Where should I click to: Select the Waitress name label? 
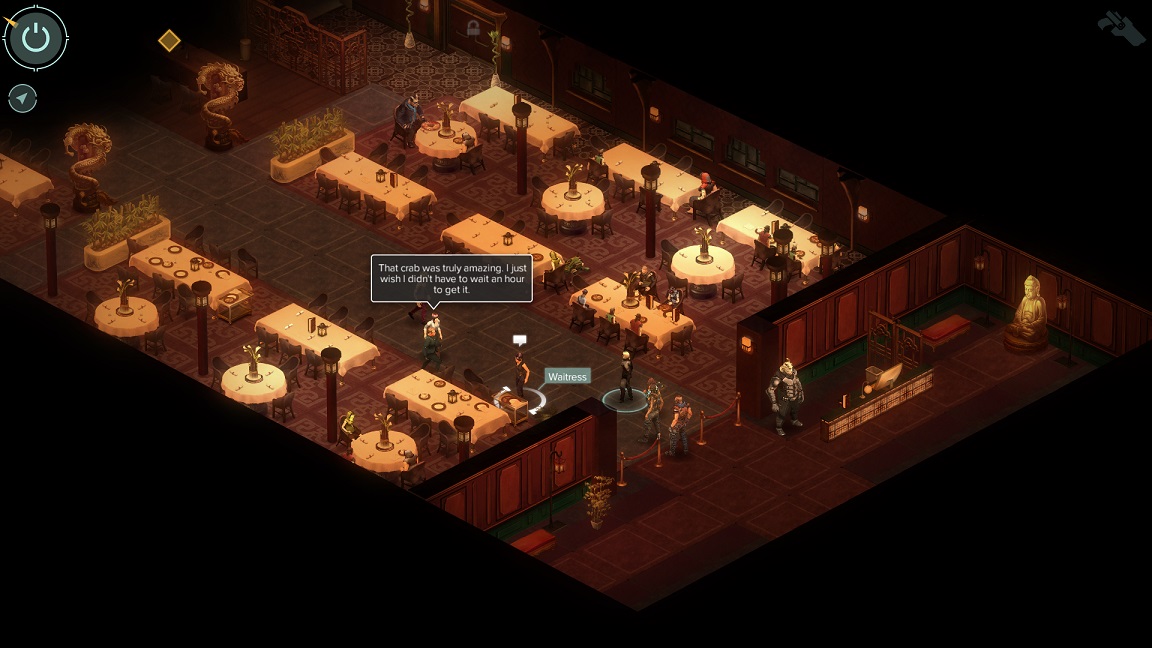click(567, 376)
